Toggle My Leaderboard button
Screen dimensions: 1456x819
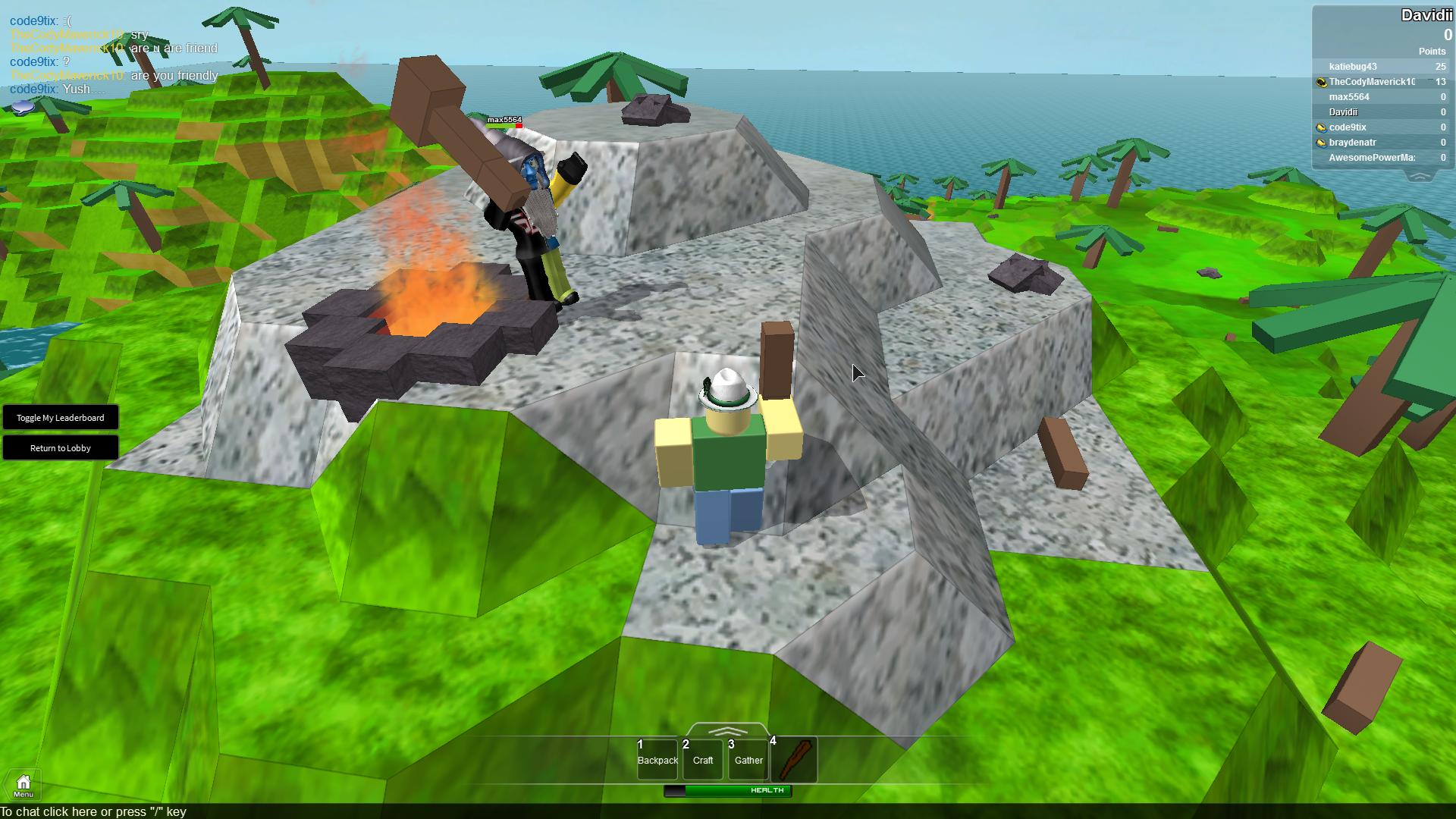(61, 418)
